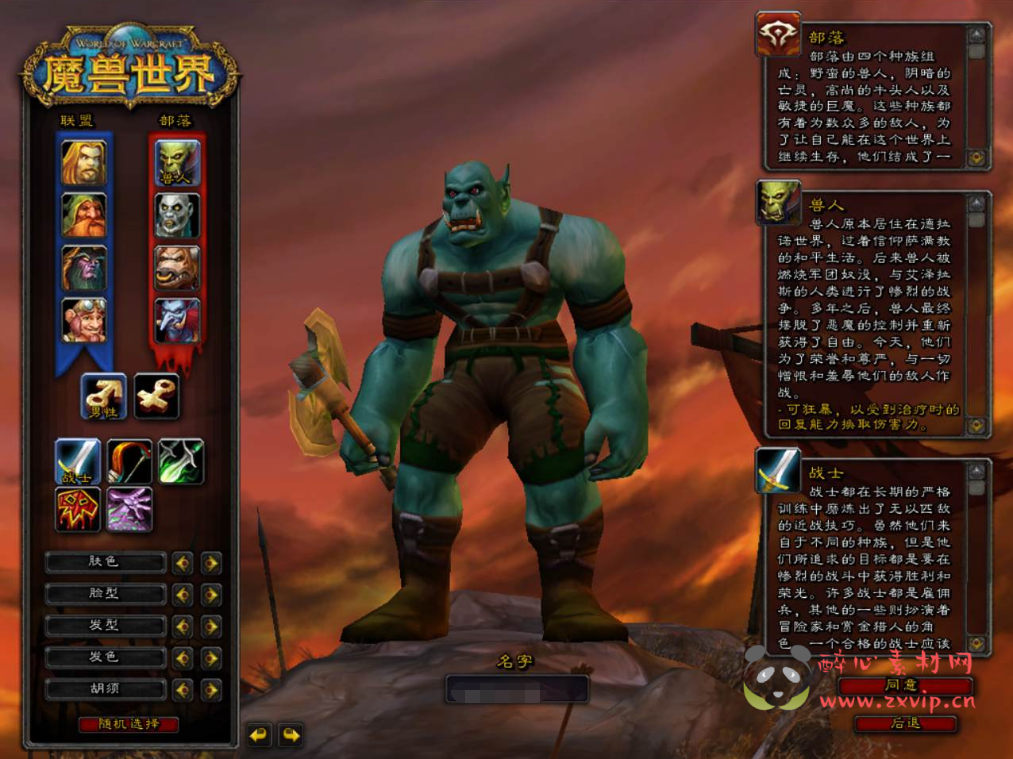Viewport: 1013px width, 759px height.
Task: Go back with the 后退 button
Action: [904, 723]
